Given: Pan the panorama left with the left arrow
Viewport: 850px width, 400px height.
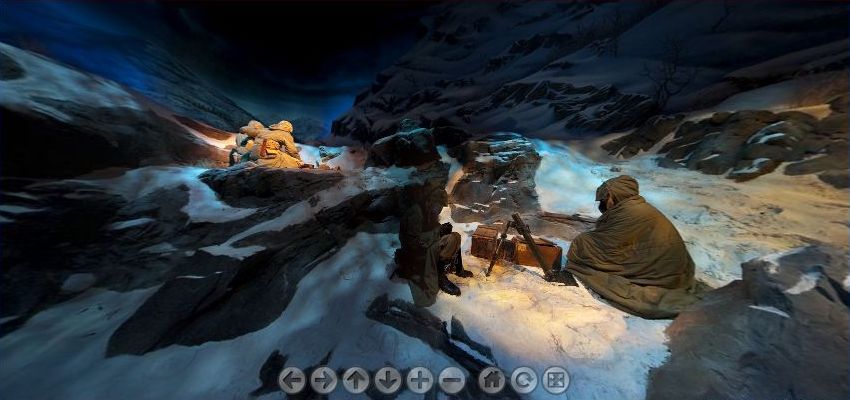Looking at the screenshot, I should 291,380.
